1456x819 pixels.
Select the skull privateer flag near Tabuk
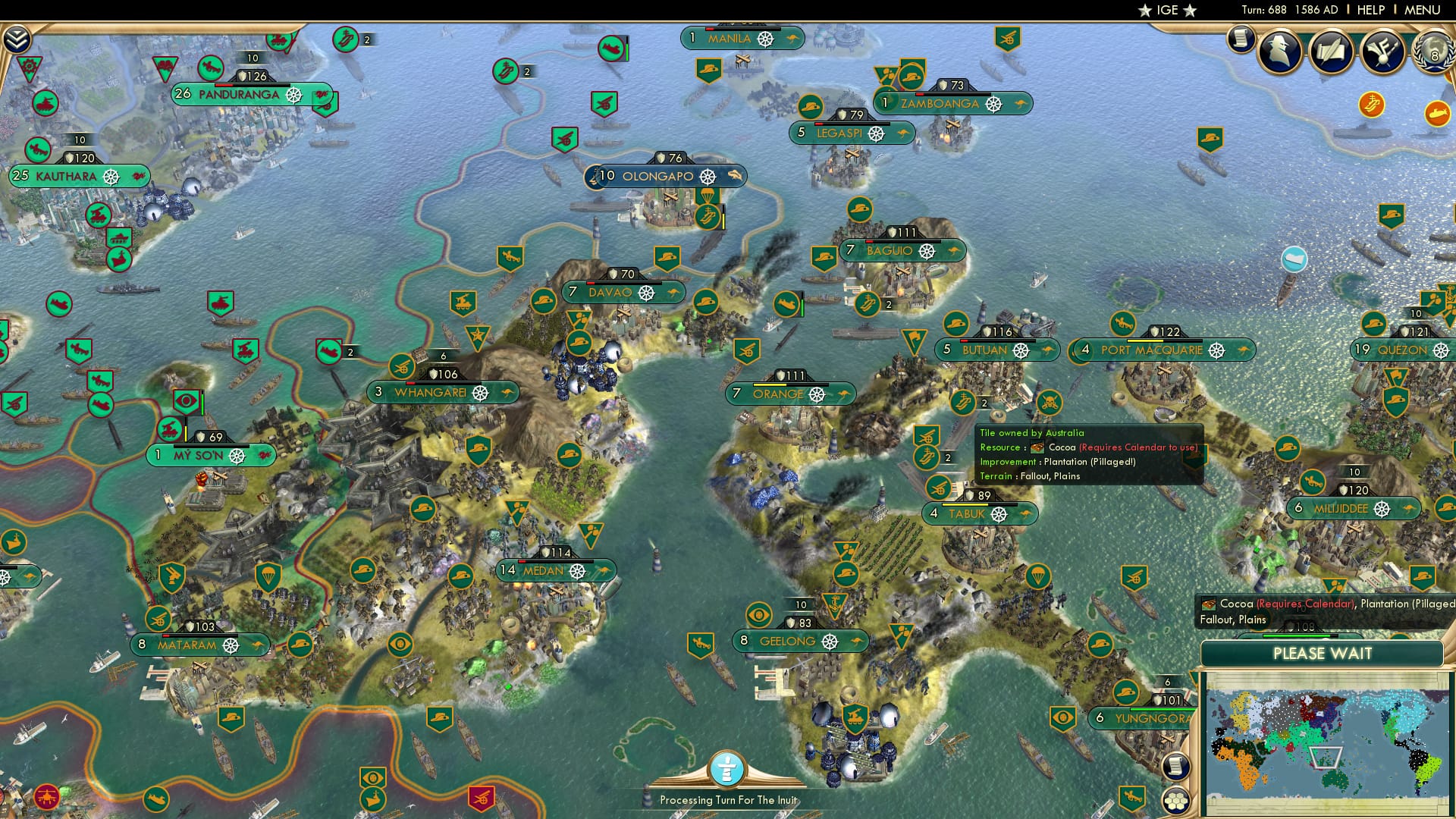click(1048, 403)
